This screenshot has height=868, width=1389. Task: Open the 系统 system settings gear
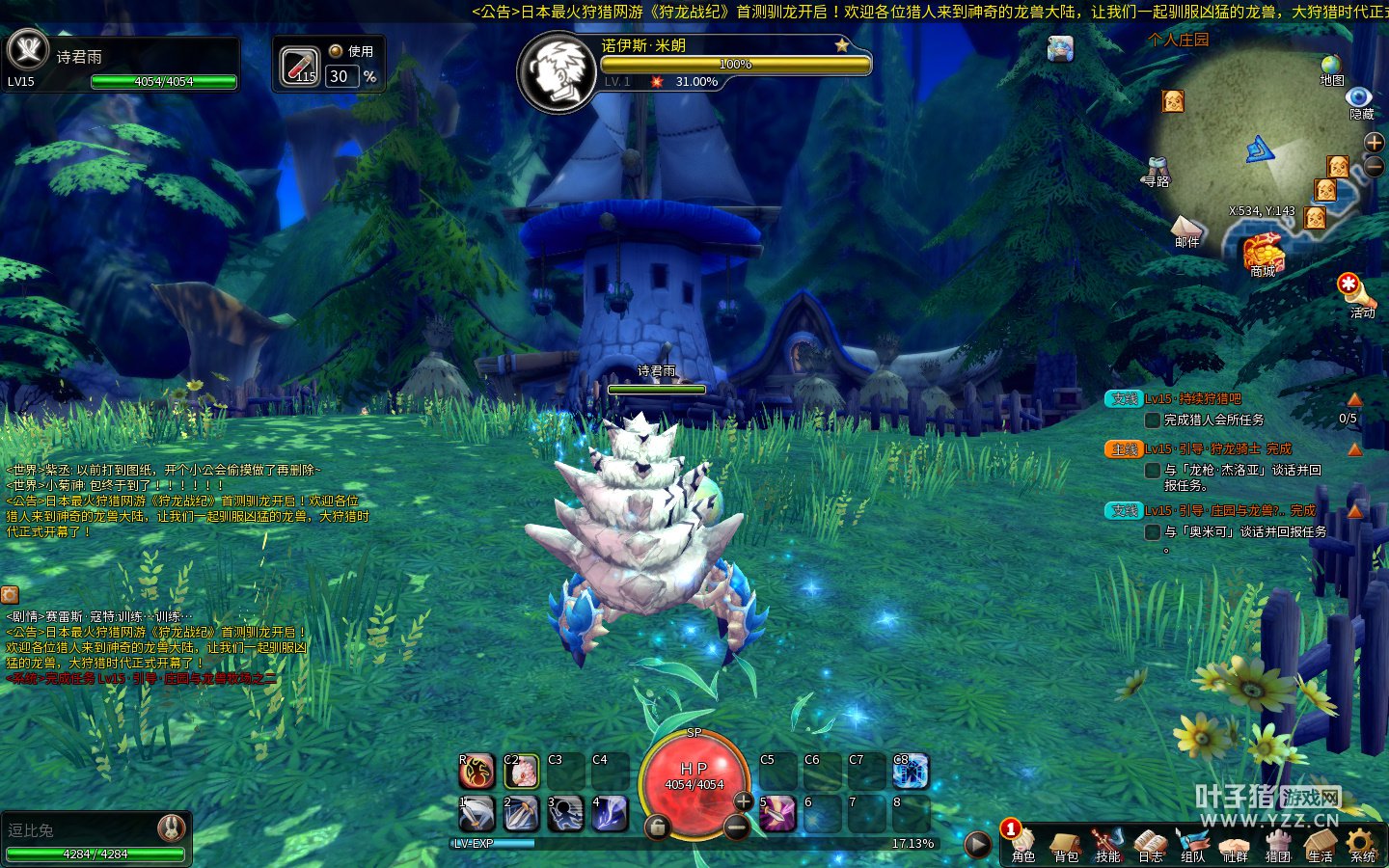click(x=1362, y=845)
